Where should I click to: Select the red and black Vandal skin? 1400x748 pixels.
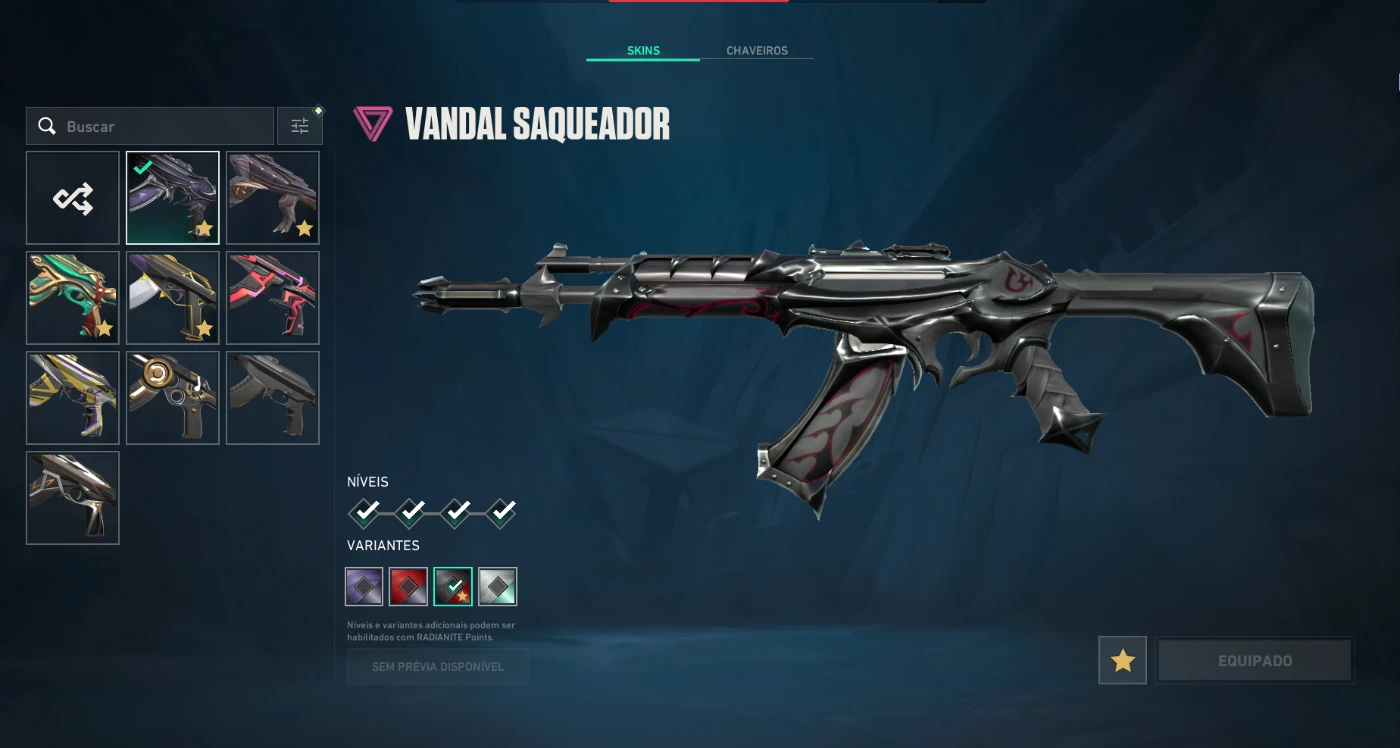273,298
